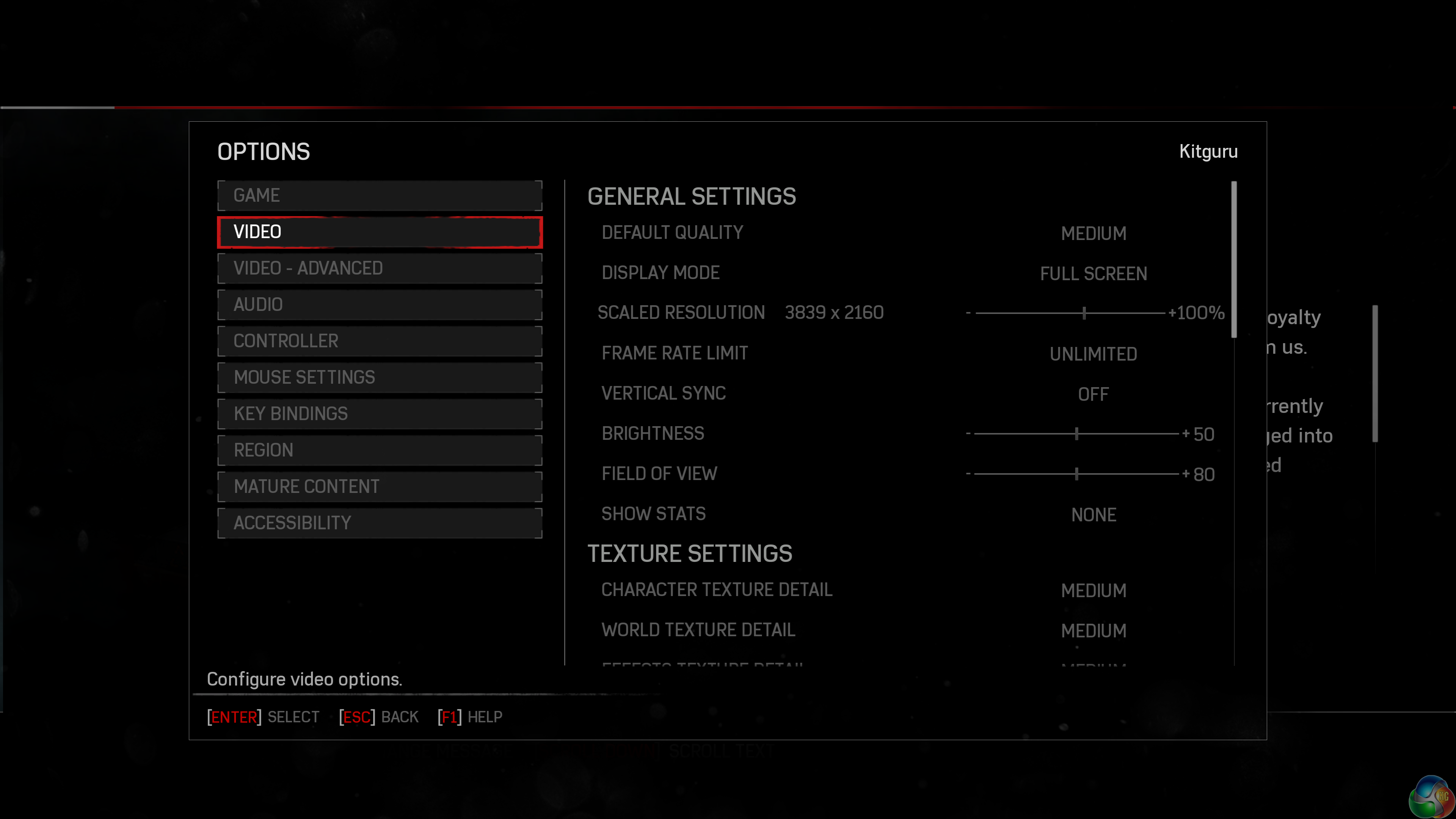Open Mature Content options
Viewport: 1456px width, 819px height.
click(x=379, y=486)
